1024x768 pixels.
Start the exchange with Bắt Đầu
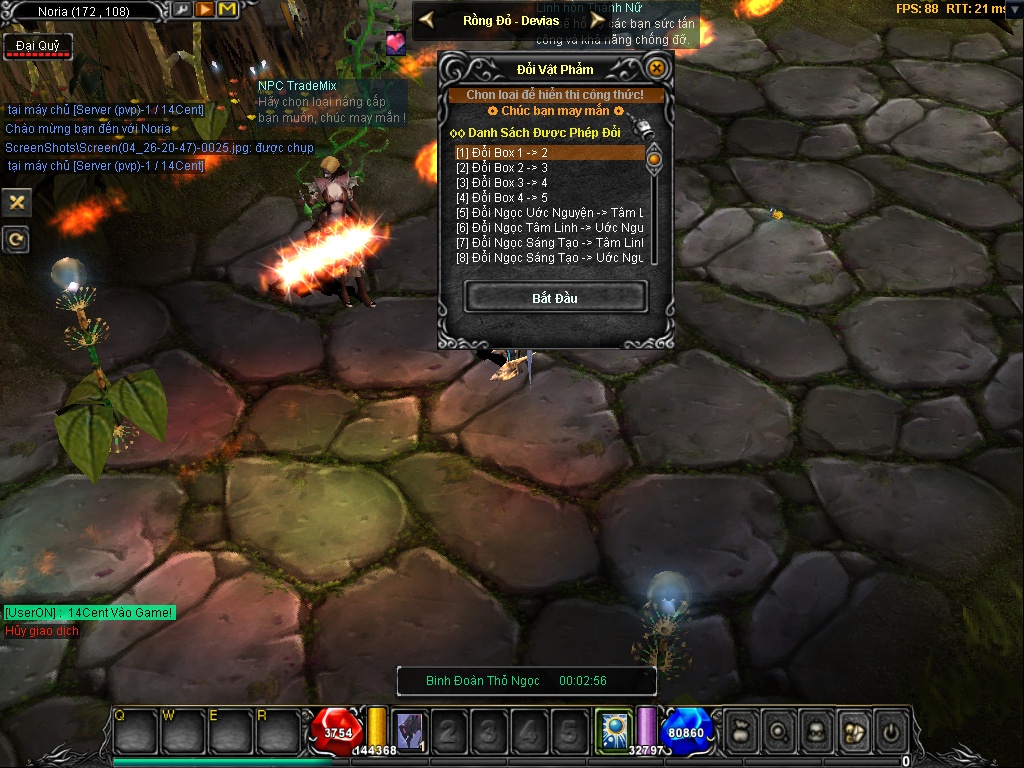[555, 297]
